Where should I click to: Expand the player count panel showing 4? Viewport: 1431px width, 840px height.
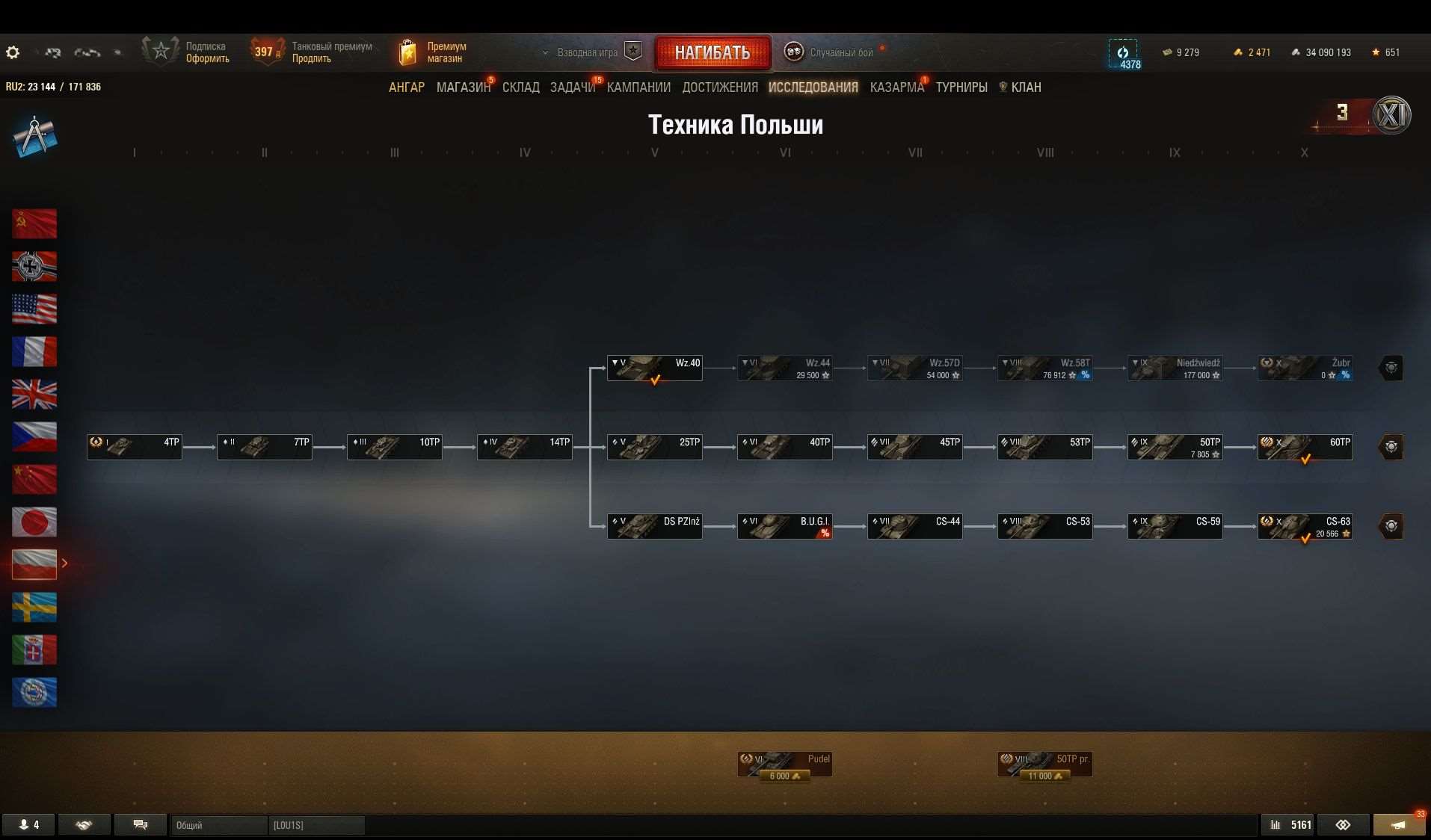coord(28,824)
